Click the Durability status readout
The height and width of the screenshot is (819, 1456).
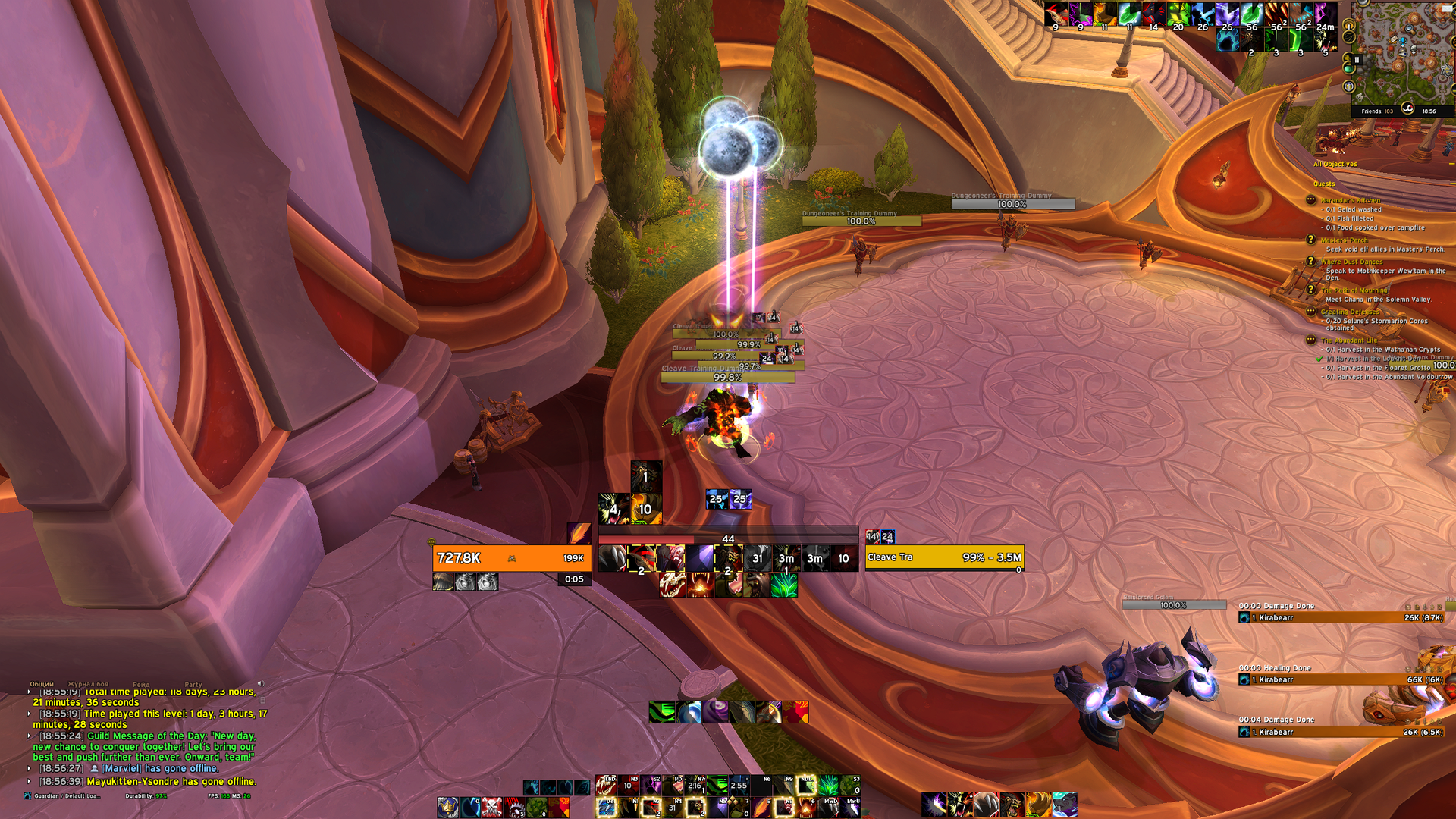pos(146,796)
